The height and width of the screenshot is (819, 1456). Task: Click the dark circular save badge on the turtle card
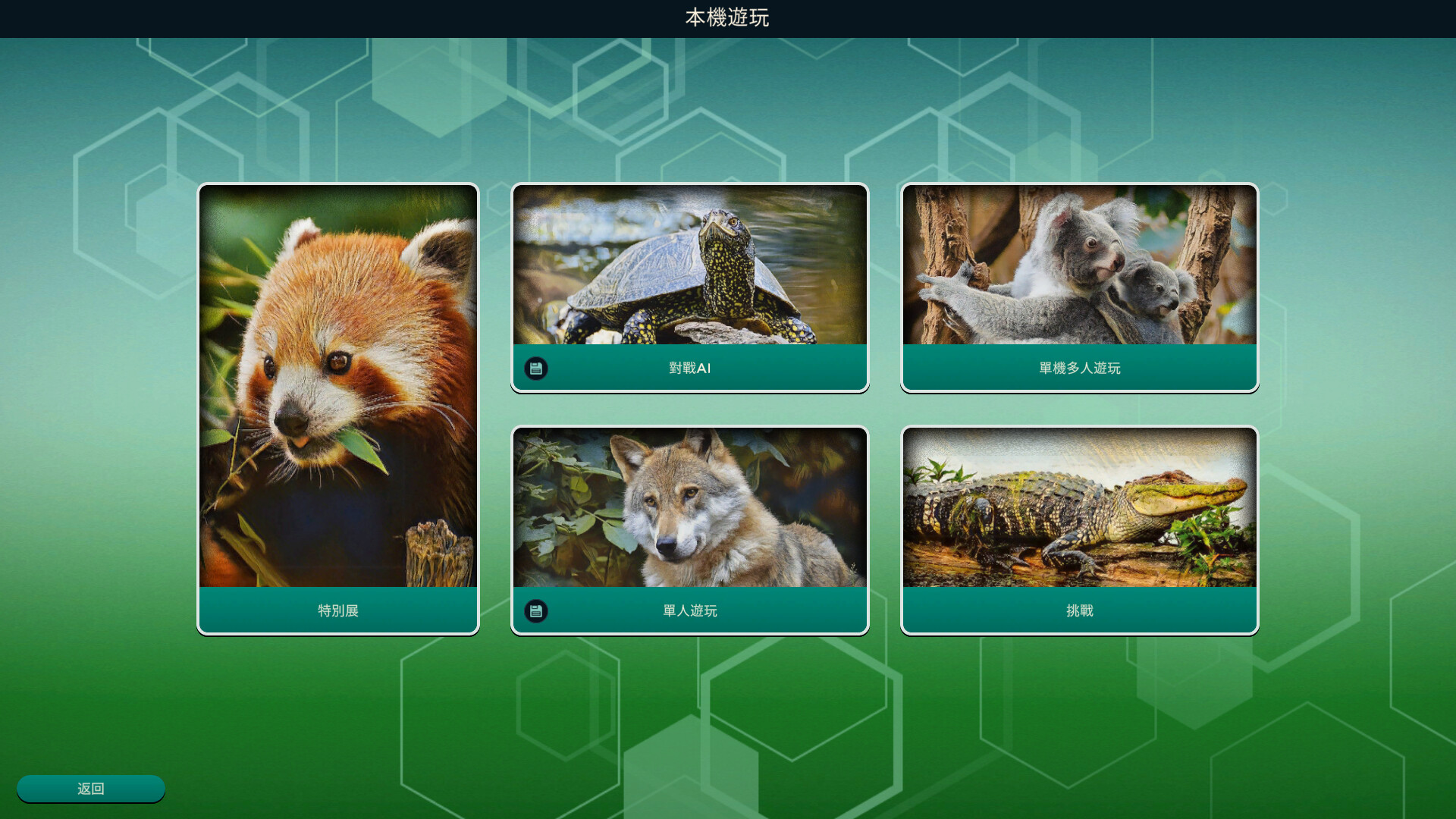[536, 368]
